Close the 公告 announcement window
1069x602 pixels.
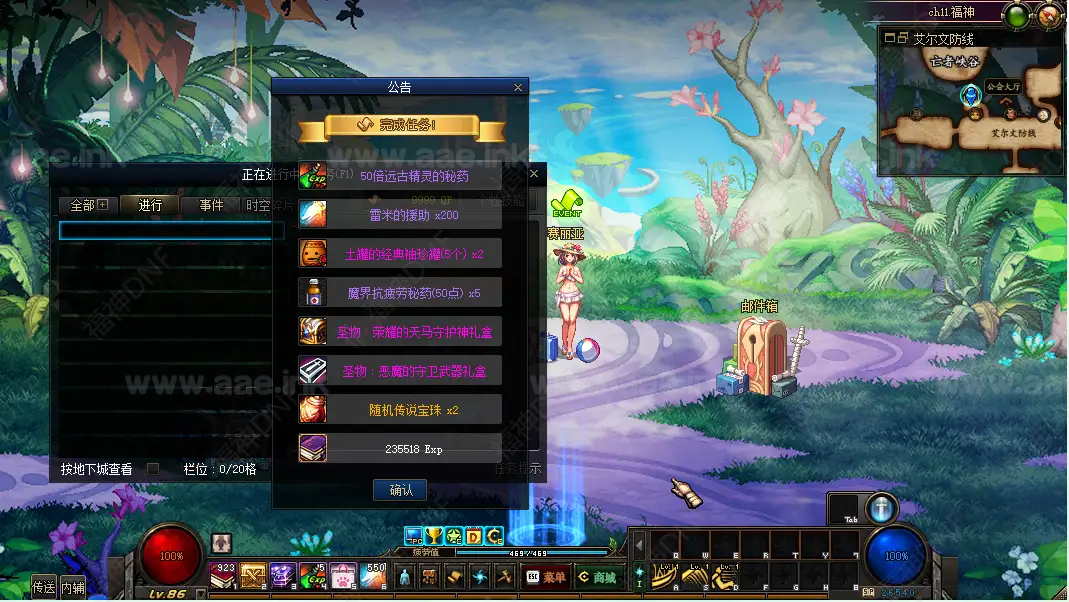pyautogui.click(x=518, y=88)
